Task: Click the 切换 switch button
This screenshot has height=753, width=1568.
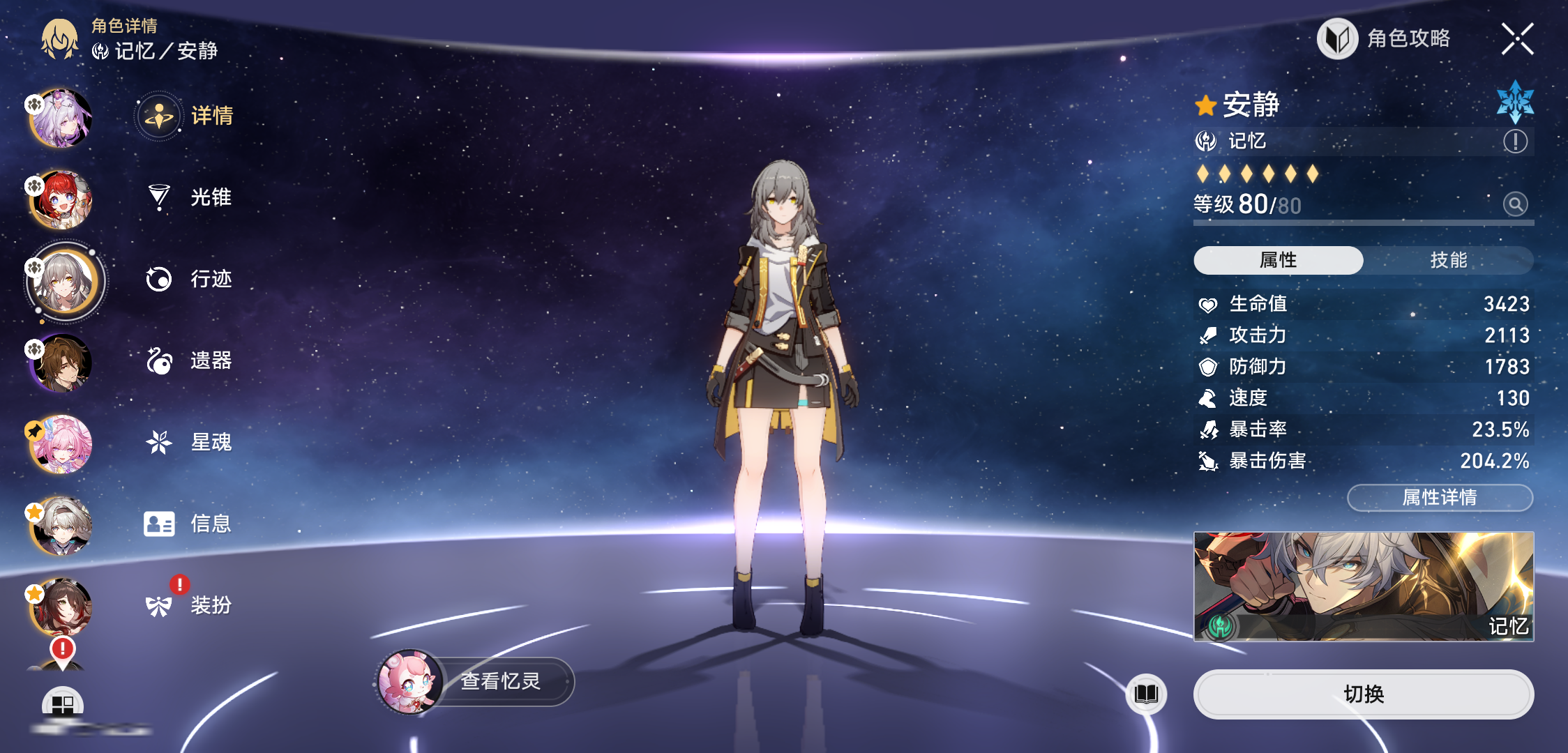Action: click(1364, 694)
